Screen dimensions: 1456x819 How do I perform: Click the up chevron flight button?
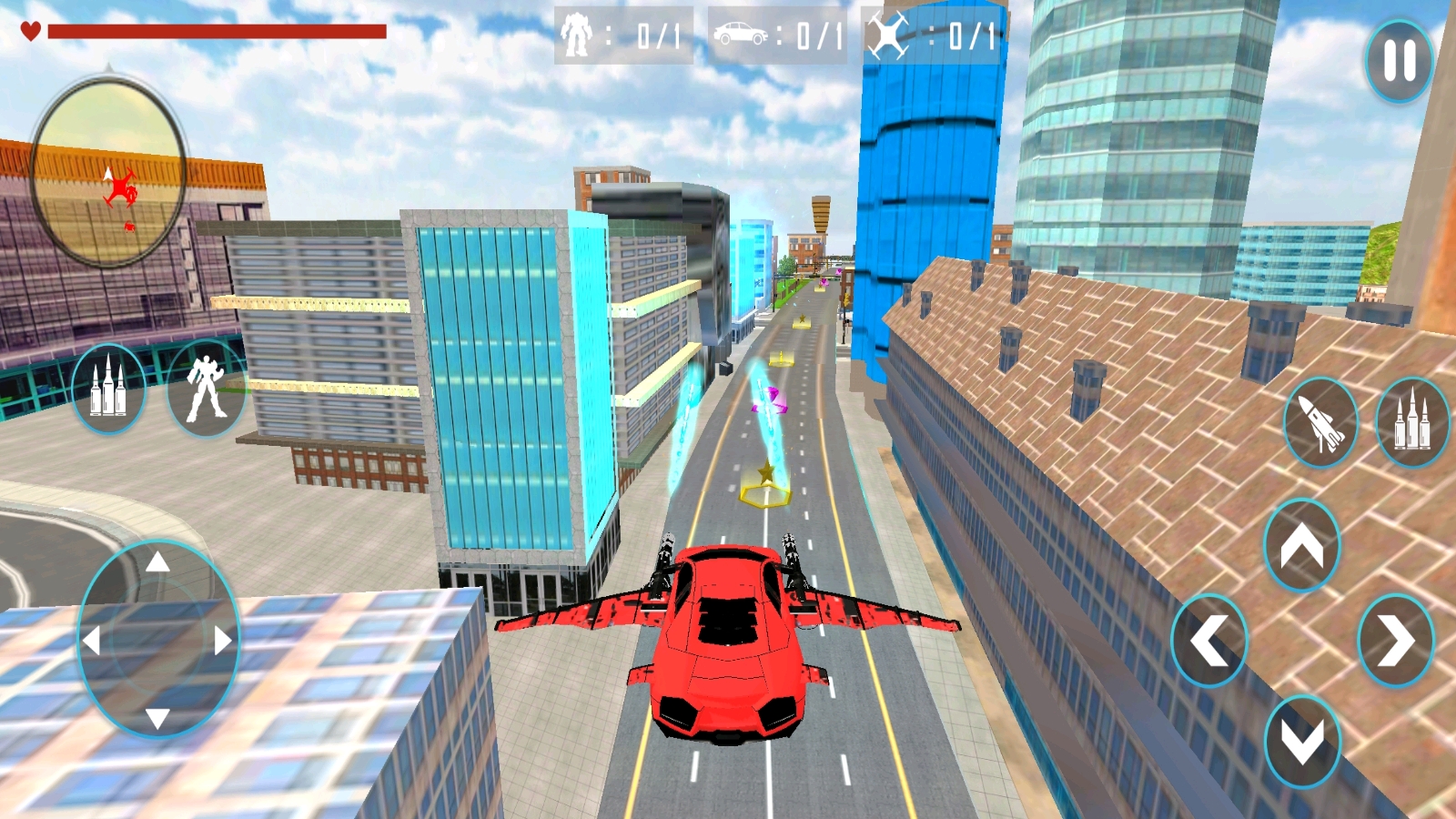(x=1301, y=545)
